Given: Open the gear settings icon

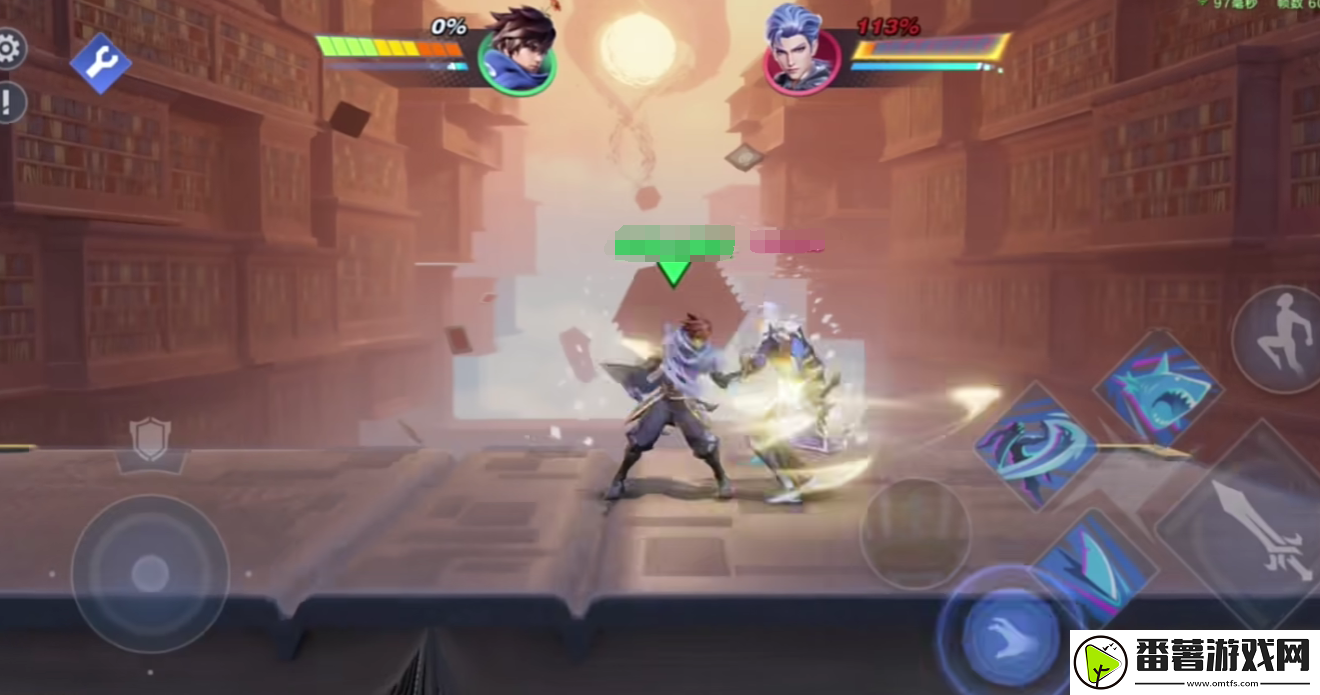Looking at the screenshot, I should point(9,48).
